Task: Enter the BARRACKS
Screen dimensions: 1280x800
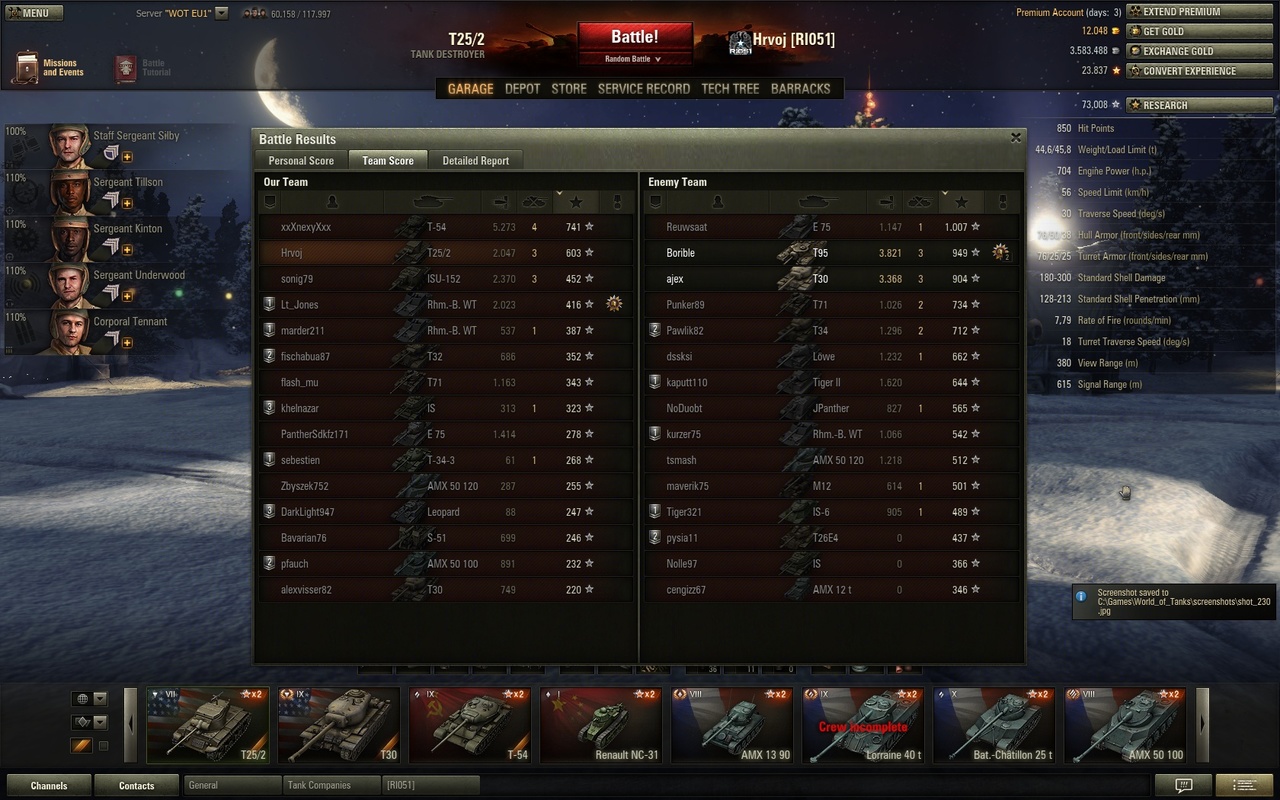Action: click(800, 89)
